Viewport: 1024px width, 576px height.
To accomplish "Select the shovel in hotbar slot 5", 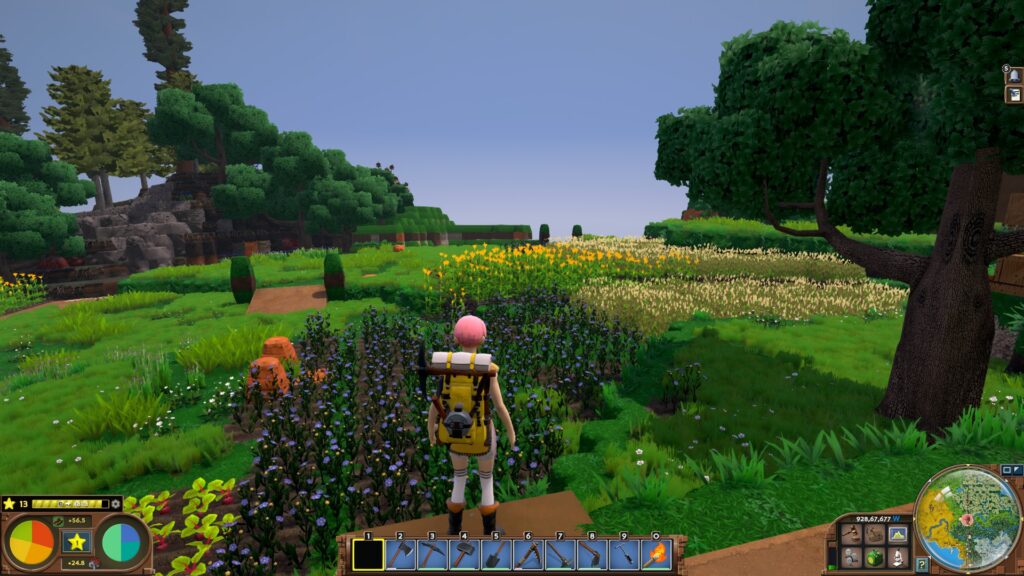I will coord(496,554).
